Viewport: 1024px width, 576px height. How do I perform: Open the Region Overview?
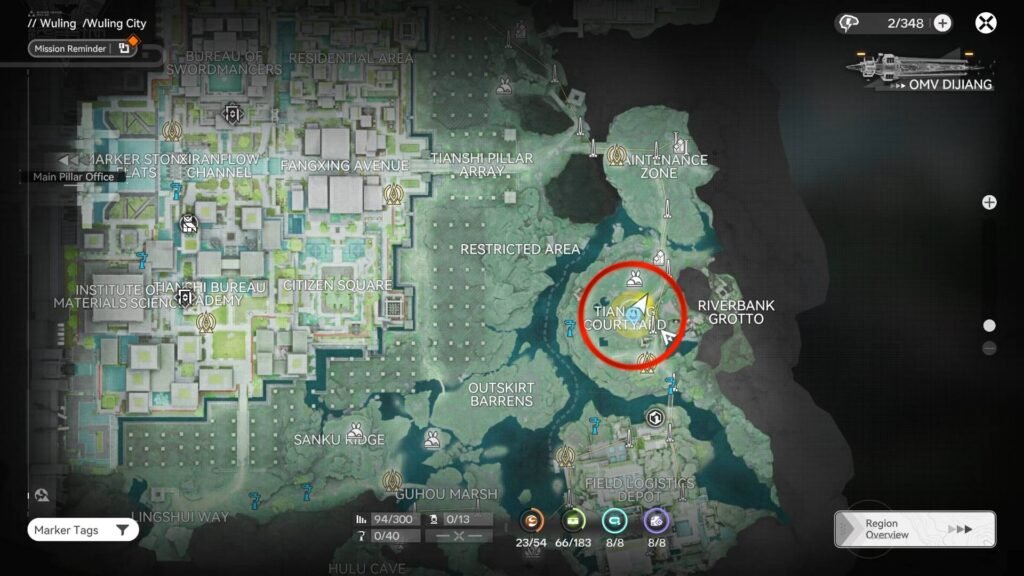point(914,529)
